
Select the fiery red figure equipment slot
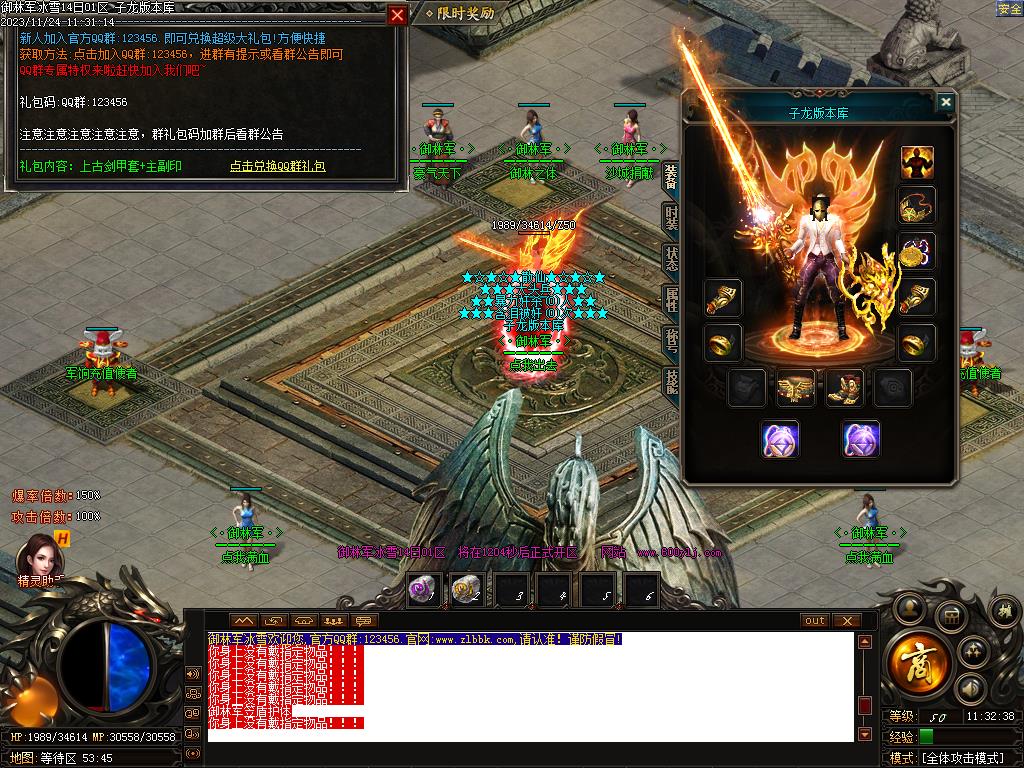[x=916, y=162]
